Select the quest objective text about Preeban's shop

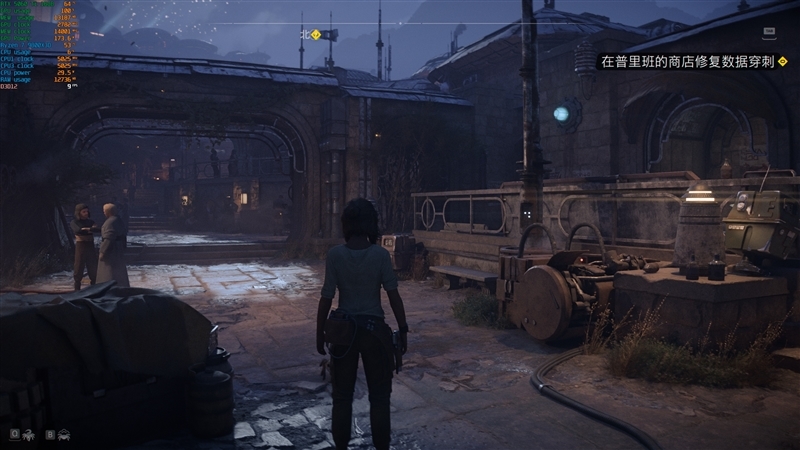pyautogui.click(x=686, y=61)
